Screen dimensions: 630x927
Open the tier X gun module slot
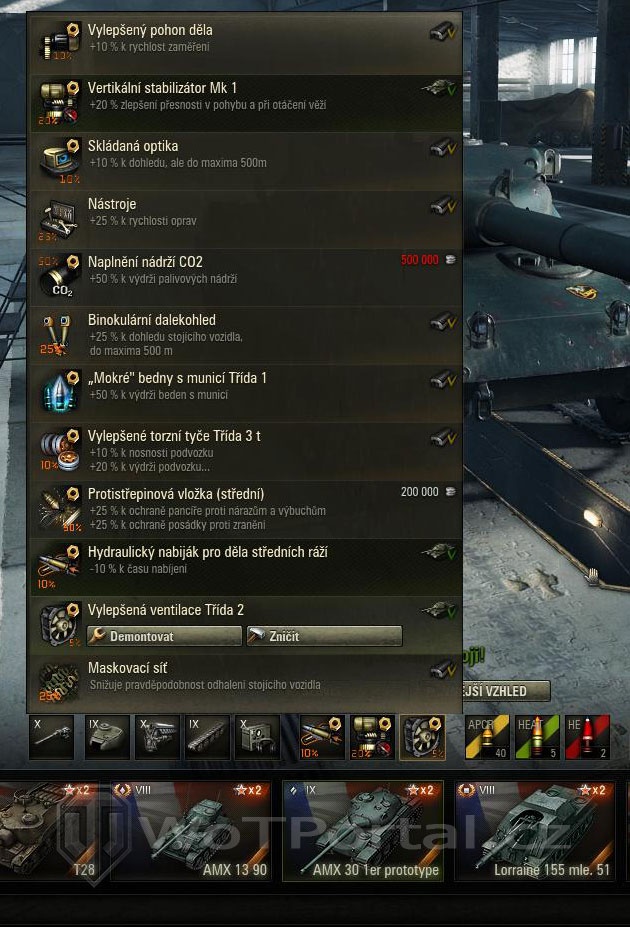coord(52,737)
